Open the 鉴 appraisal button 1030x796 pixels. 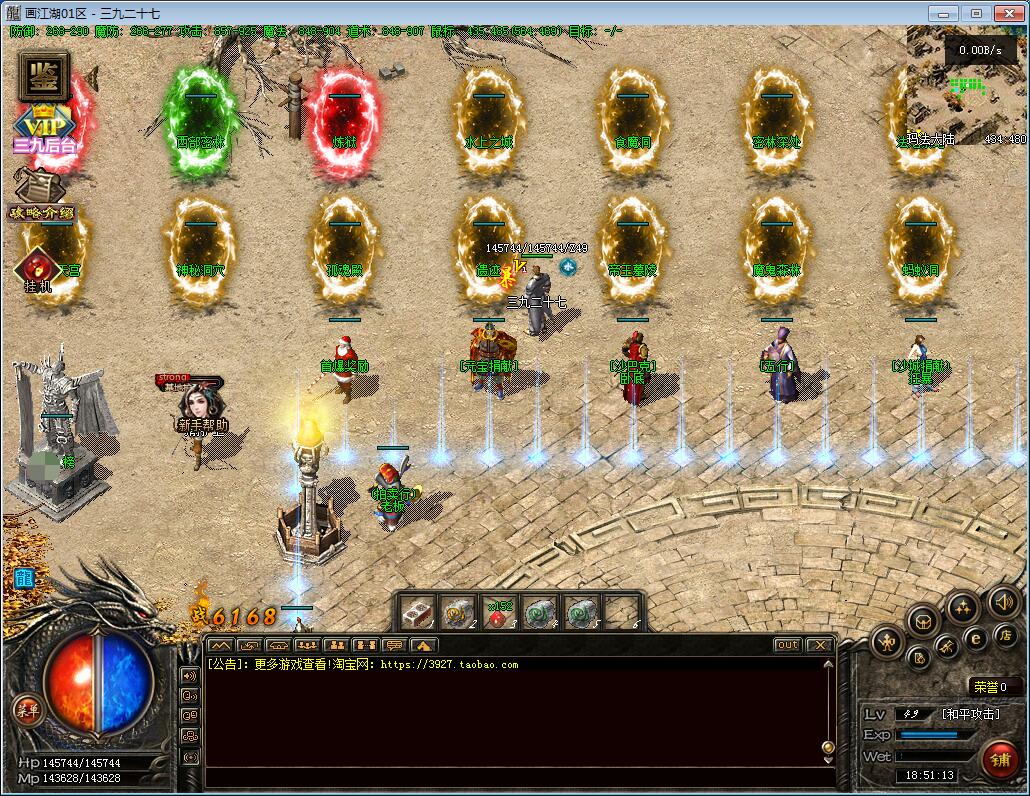pyautogui.click(x=43, y=76)
